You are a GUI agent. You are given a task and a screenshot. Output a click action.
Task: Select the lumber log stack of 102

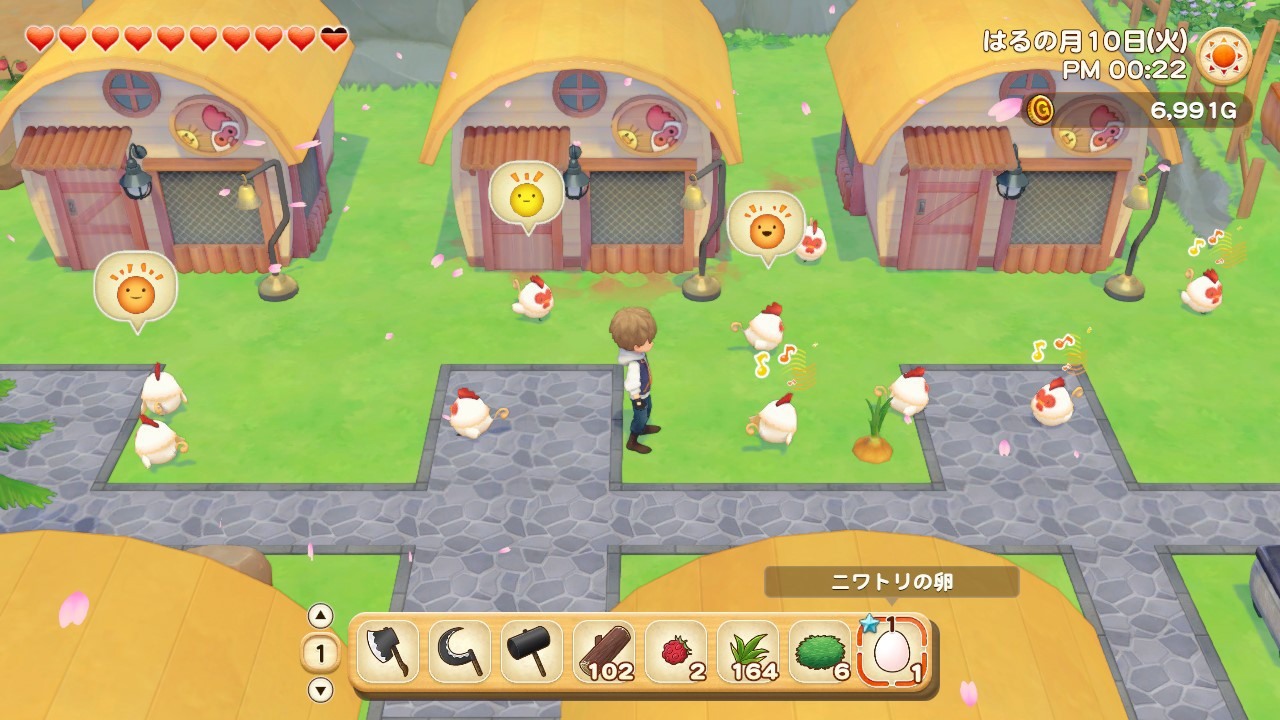(604, 652)
